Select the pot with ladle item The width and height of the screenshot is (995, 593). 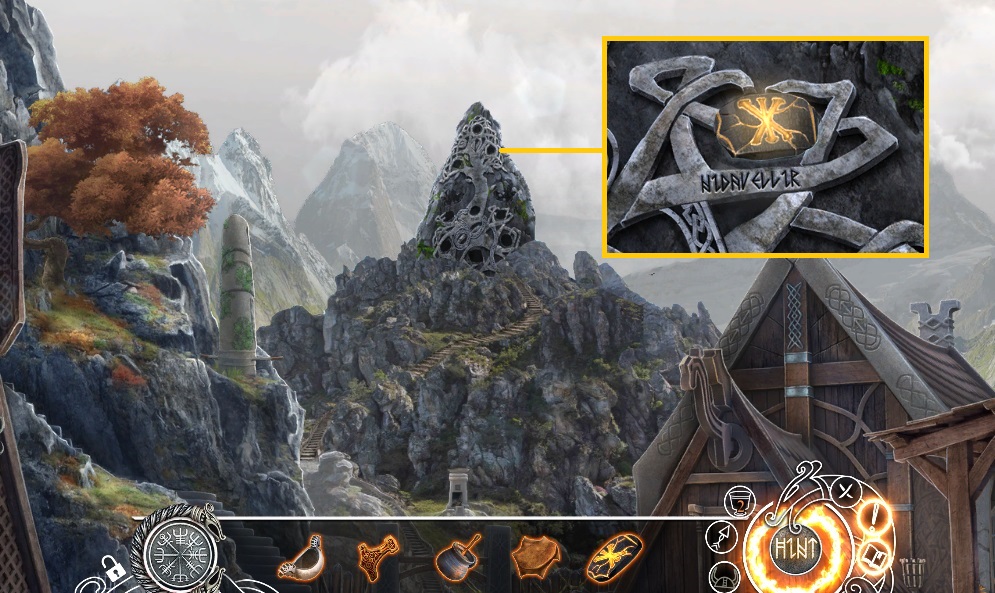tap(455, 556)
